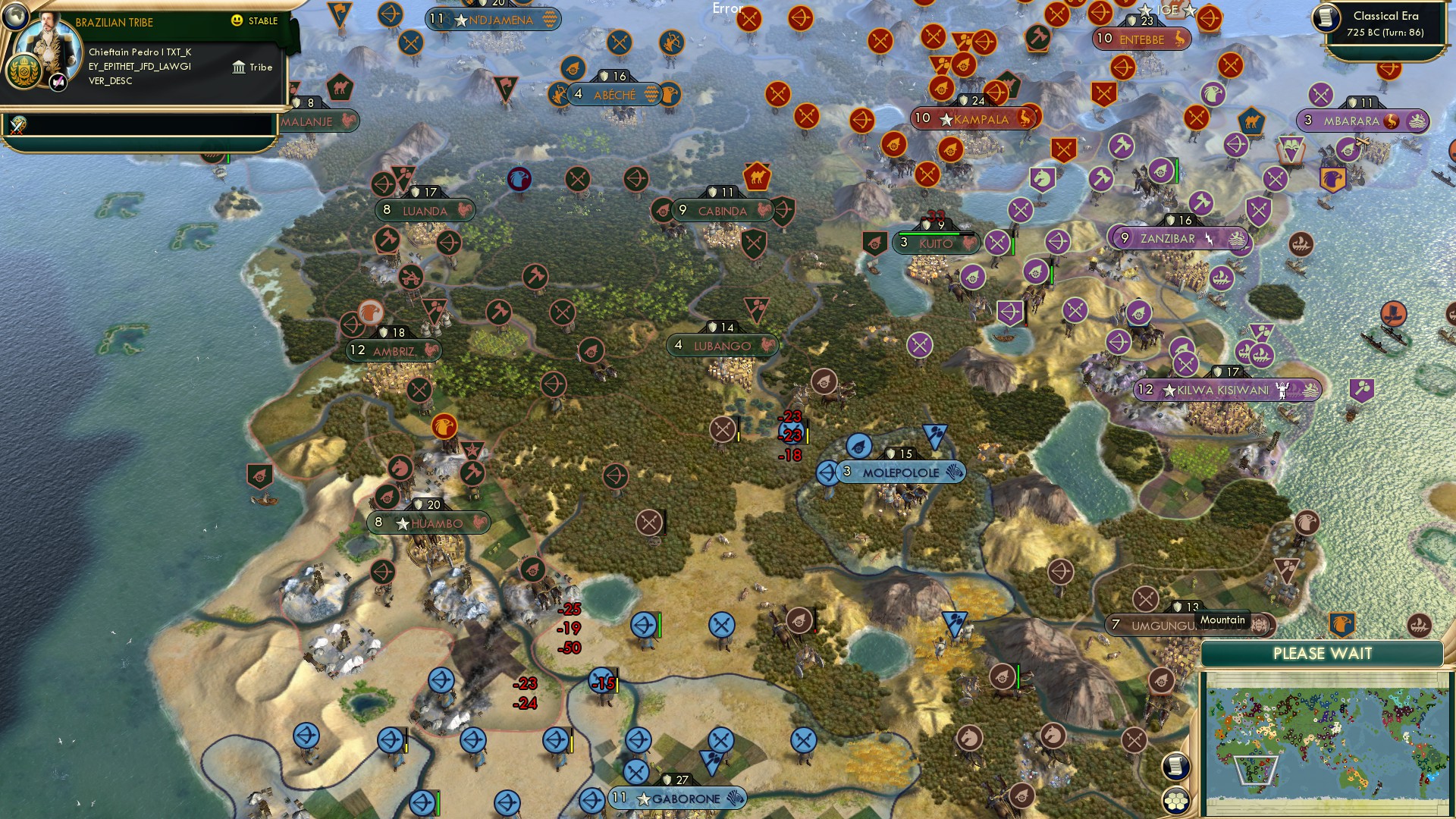Click the camel resource icon near Cabinda
This screenshot has height=819, width=1456.
758,174
